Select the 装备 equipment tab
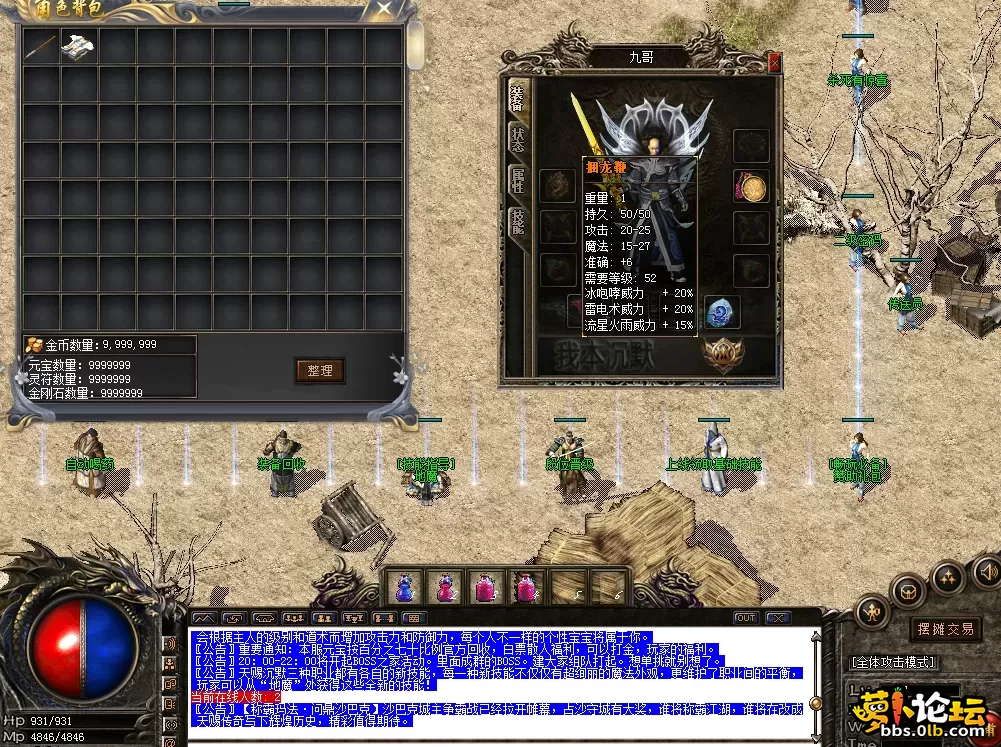Image resolution: width=1001 pixels, height=747 pixels. tap(517, 97)
